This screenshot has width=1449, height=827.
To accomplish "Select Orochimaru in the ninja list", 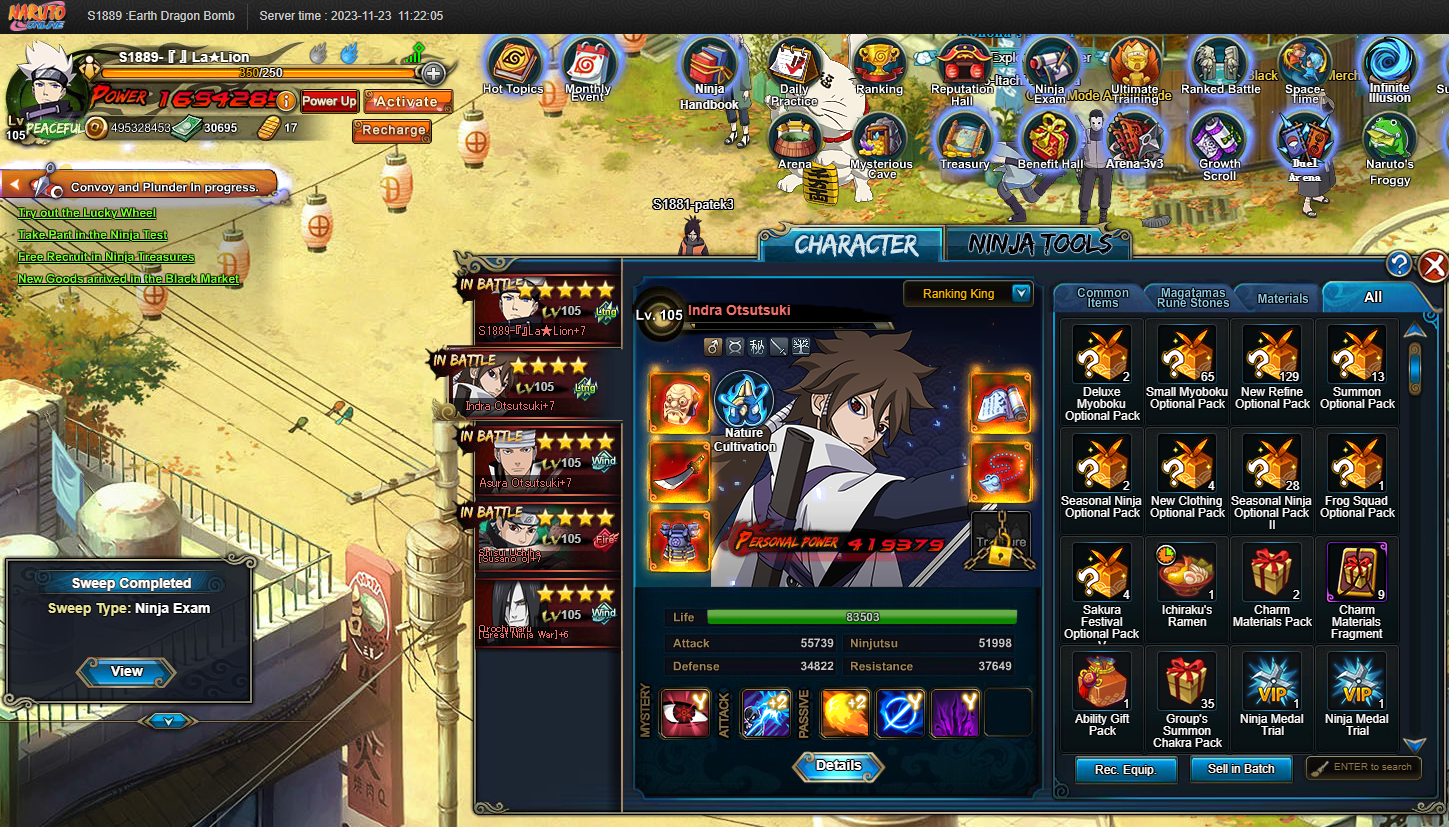I will [548, 613].
